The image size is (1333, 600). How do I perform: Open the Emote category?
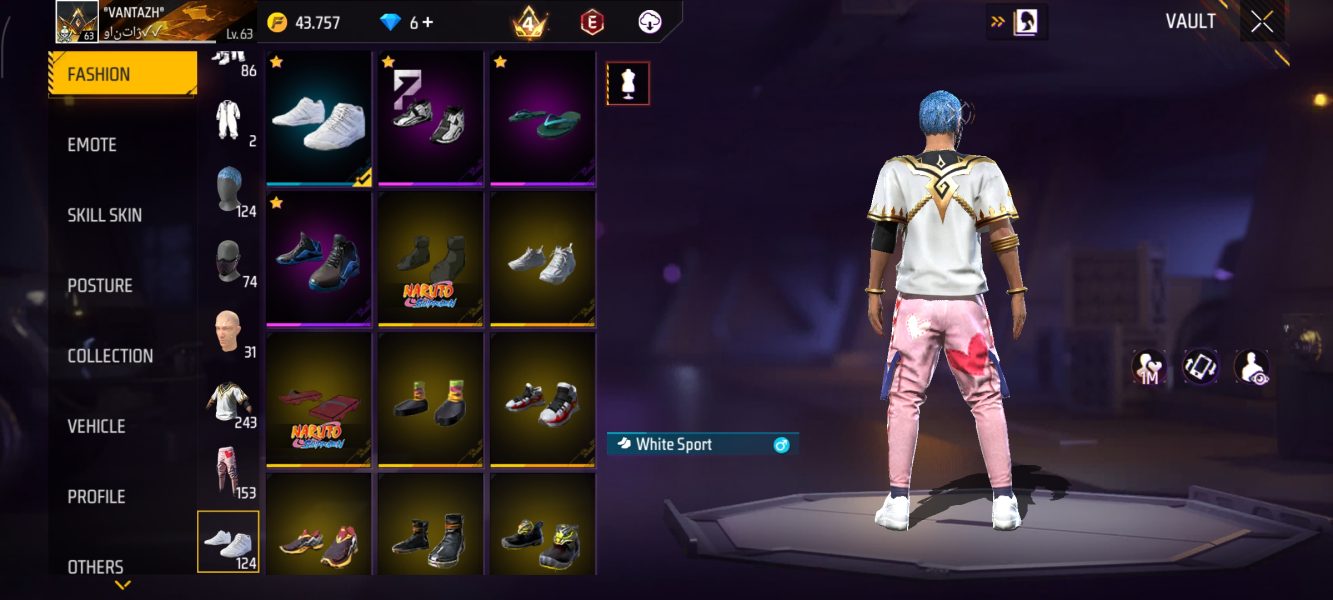click(x=92, y=145)
